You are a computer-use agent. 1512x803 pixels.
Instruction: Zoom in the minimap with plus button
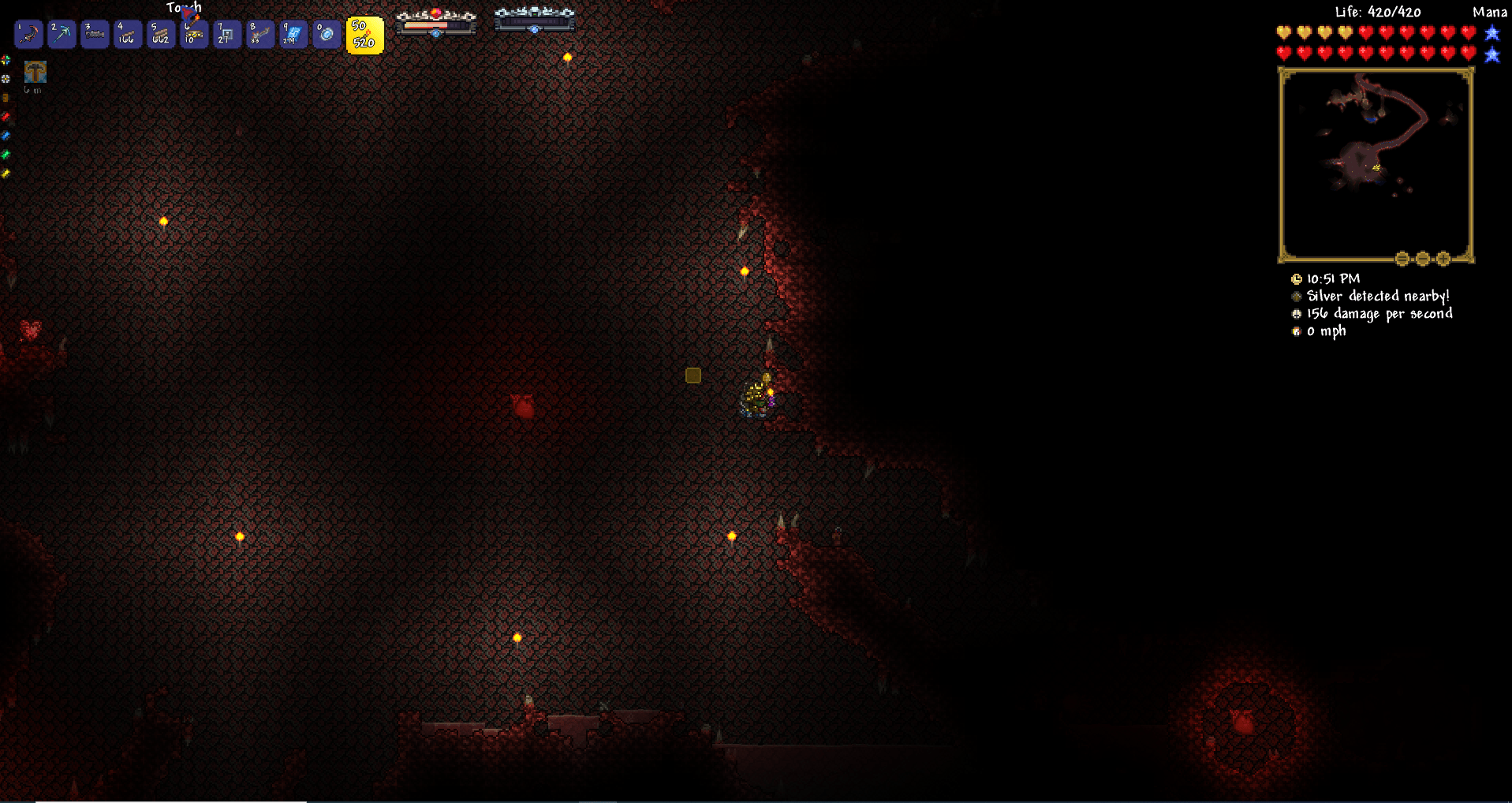click(x=1443, y=257)
